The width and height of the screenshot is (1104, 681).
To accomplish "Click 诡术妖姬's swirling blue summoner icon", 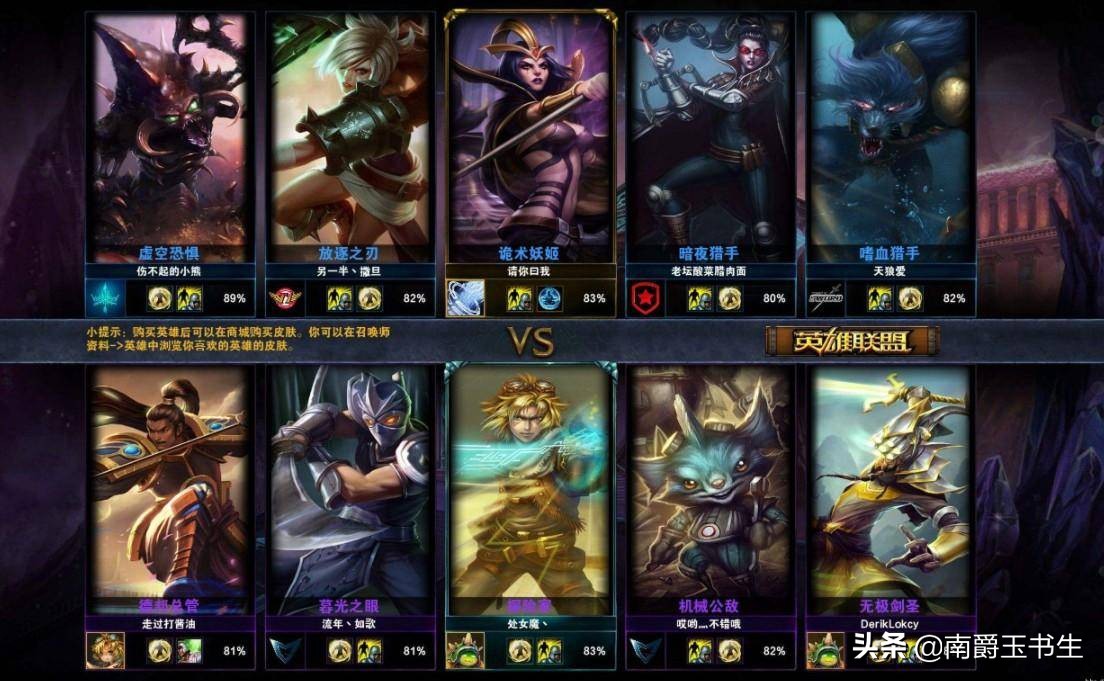I will (465, 298).
